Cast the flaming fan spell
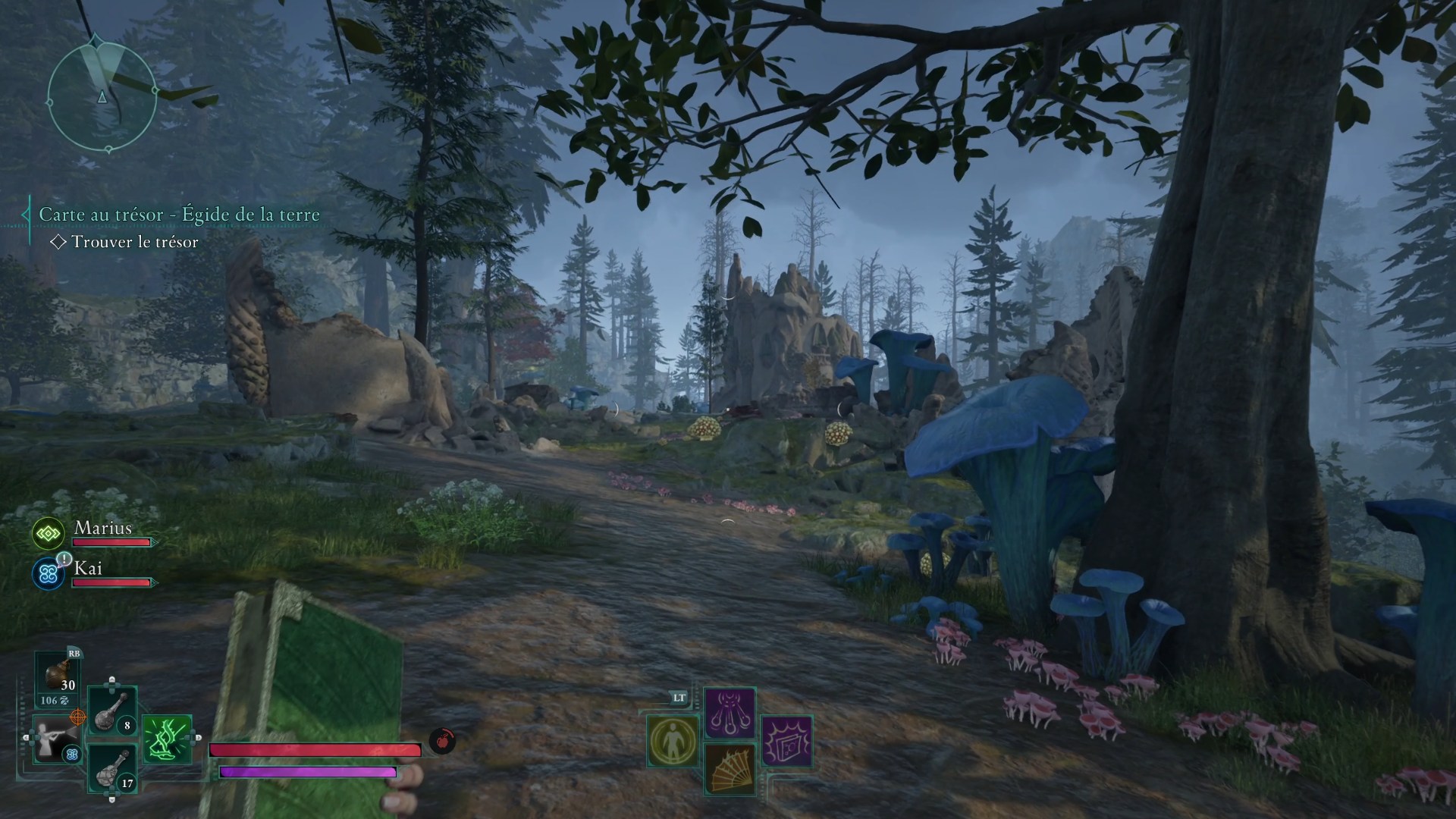 tap(730, 768)
